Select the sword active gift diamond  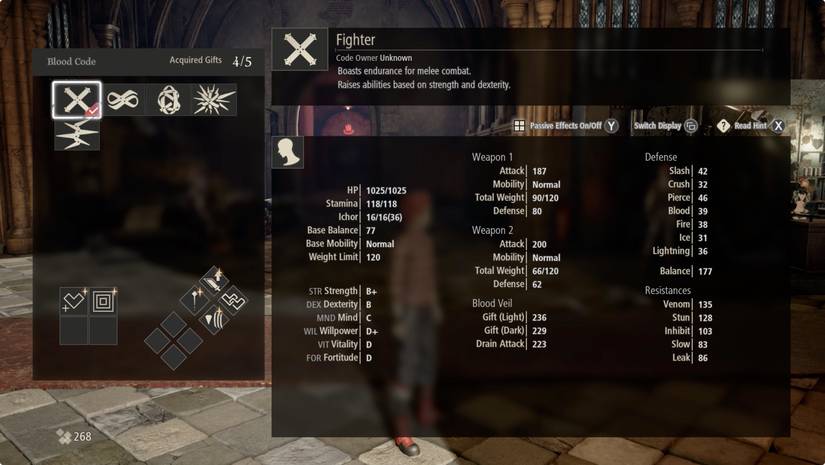coord(214,279)
